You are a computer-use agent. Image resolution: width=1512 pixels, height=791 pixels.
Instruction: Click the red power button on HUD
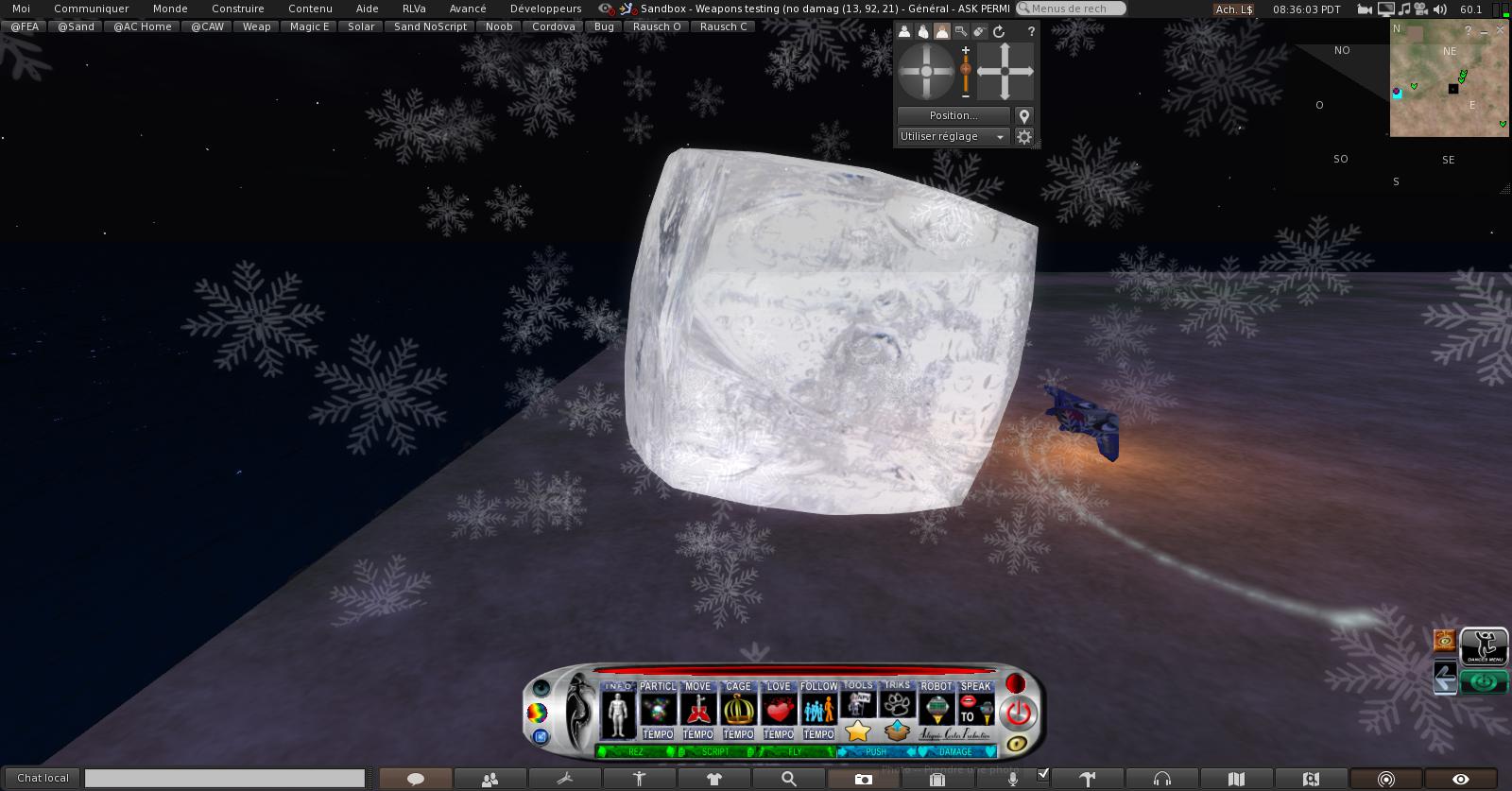pos(1018,713)
